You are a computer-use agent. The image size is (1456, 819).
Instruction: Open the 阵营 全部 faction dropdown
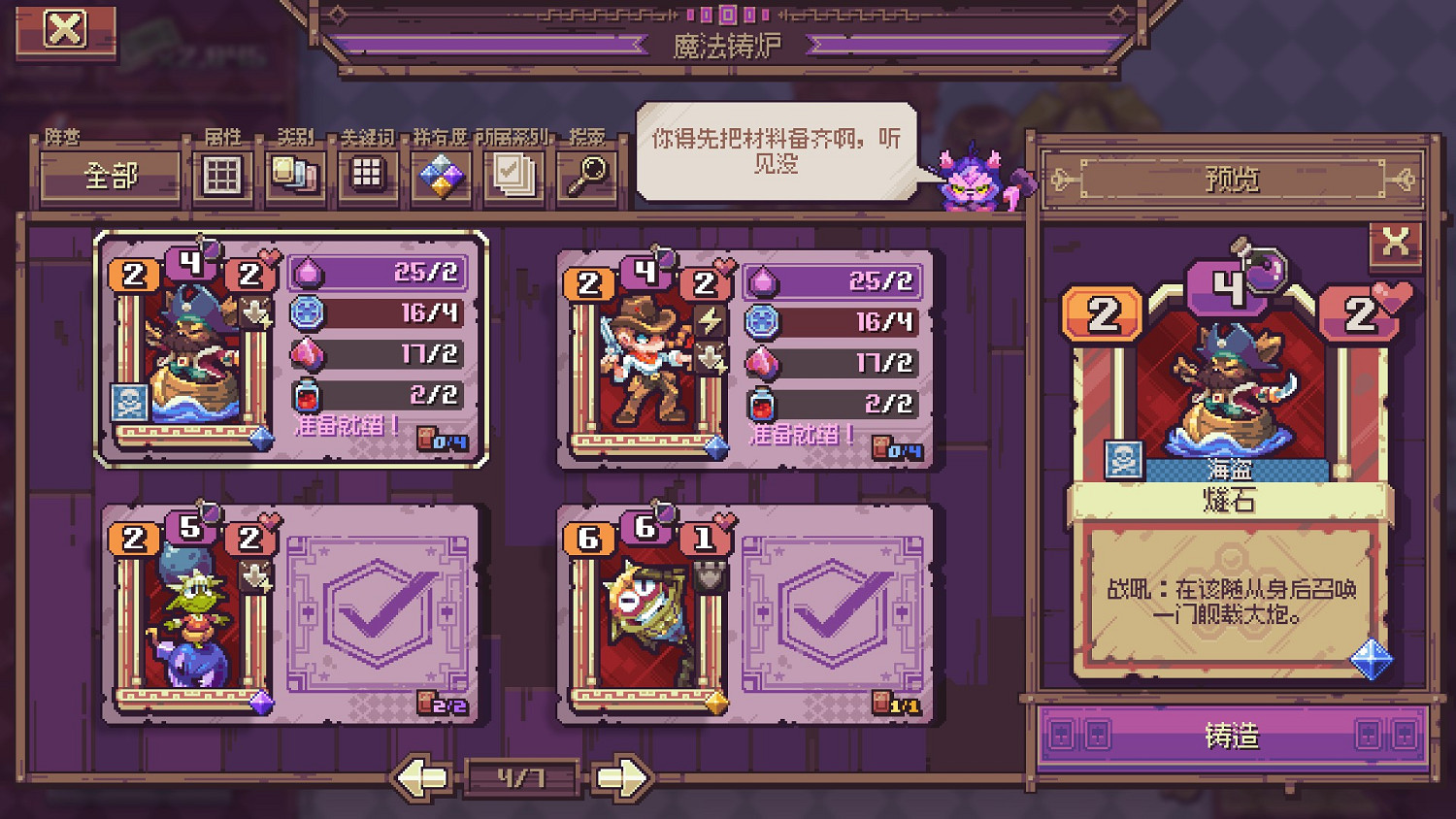(109, 177)
